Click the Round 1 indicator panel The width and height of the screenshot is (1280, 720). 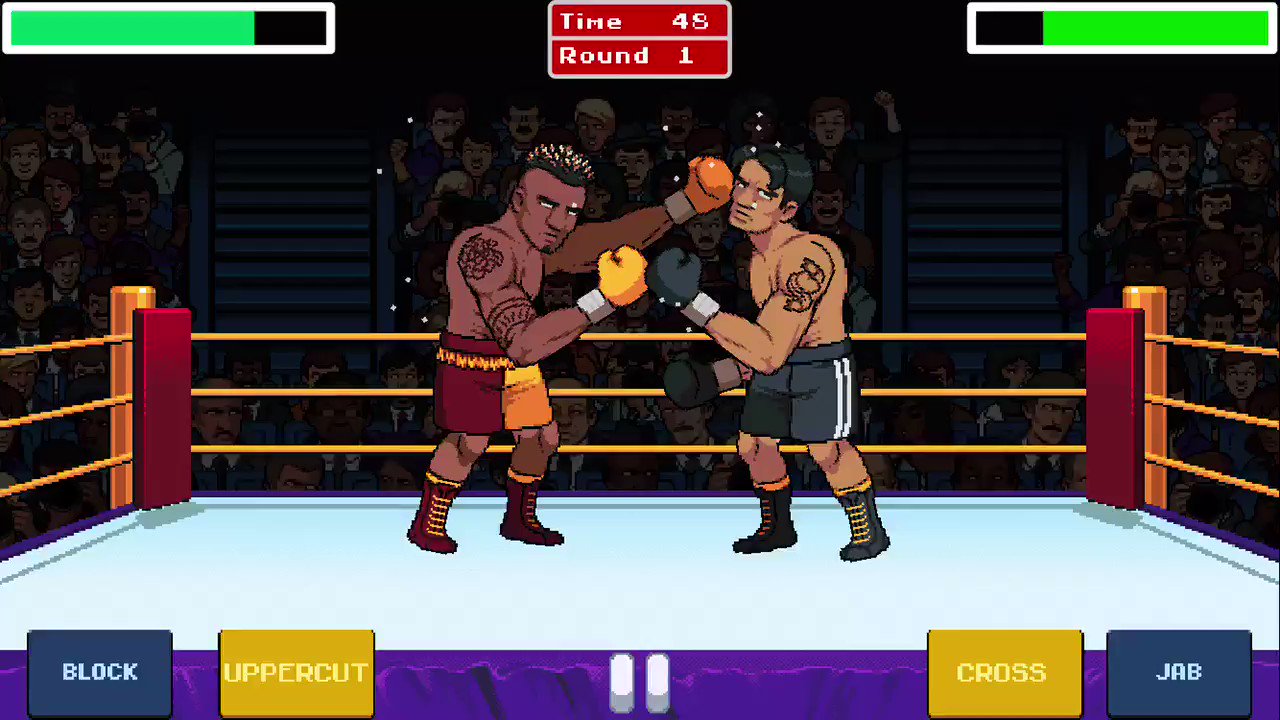639,55
